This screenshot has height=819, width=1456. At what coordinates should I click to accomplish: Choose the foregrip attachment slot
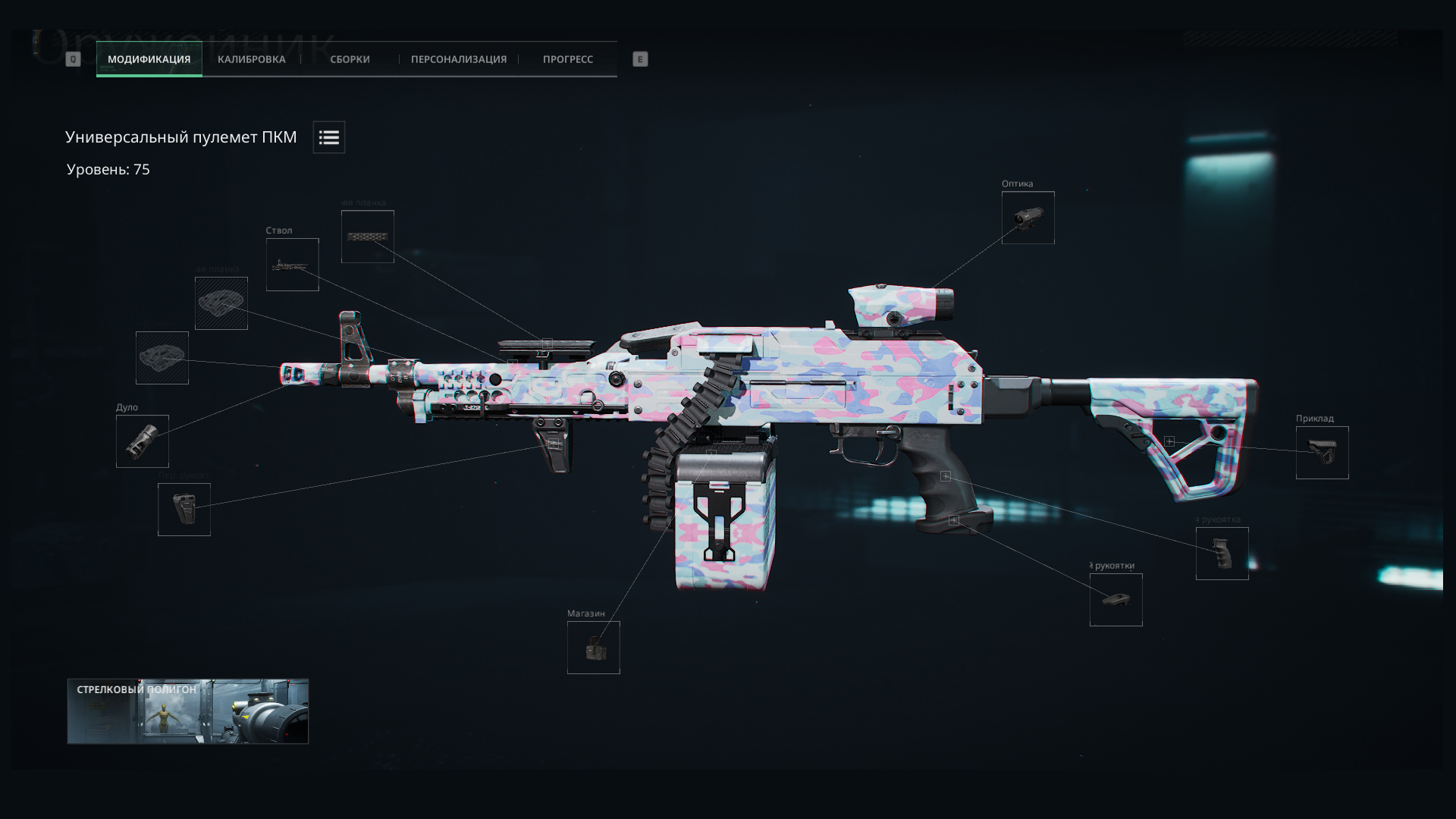tap(184, 510)
